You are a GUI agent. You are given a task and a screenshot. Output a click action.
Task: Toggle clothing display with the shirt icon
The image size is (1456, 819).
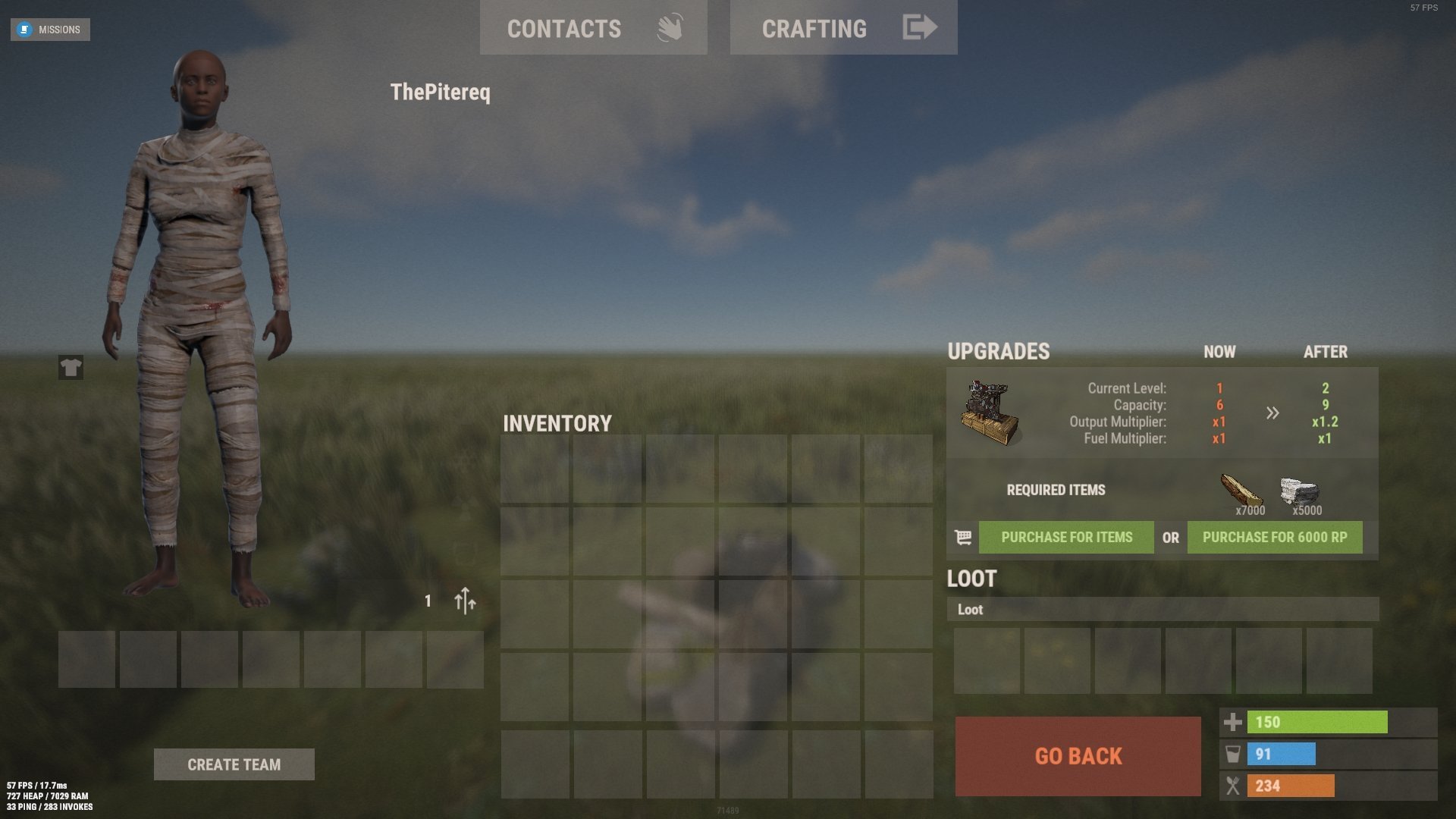[69, 367]
